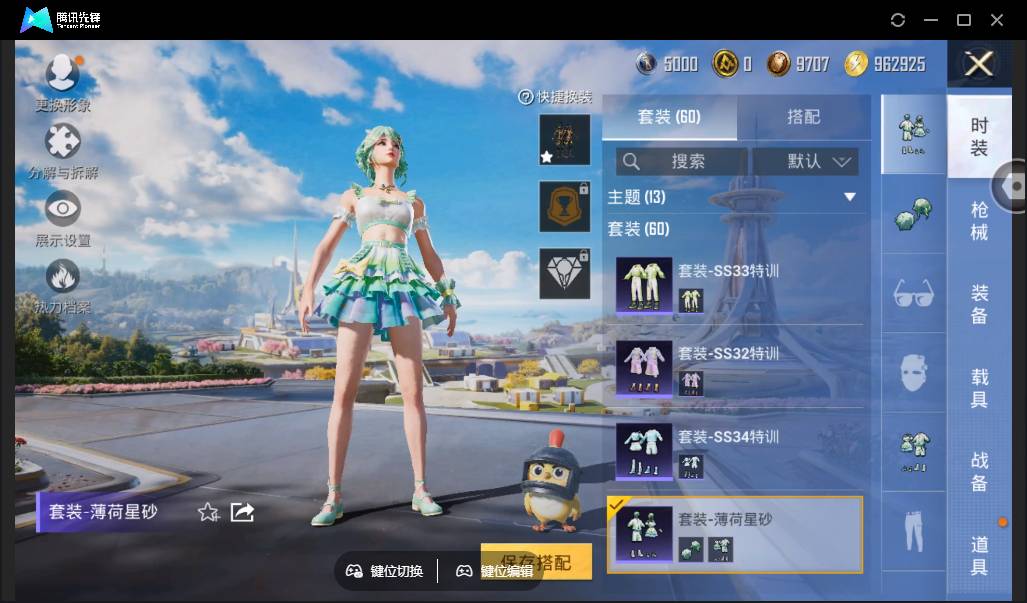1027x603 pixels.
Task: Switch to the 搭配 tab
Action: [803, 117]
